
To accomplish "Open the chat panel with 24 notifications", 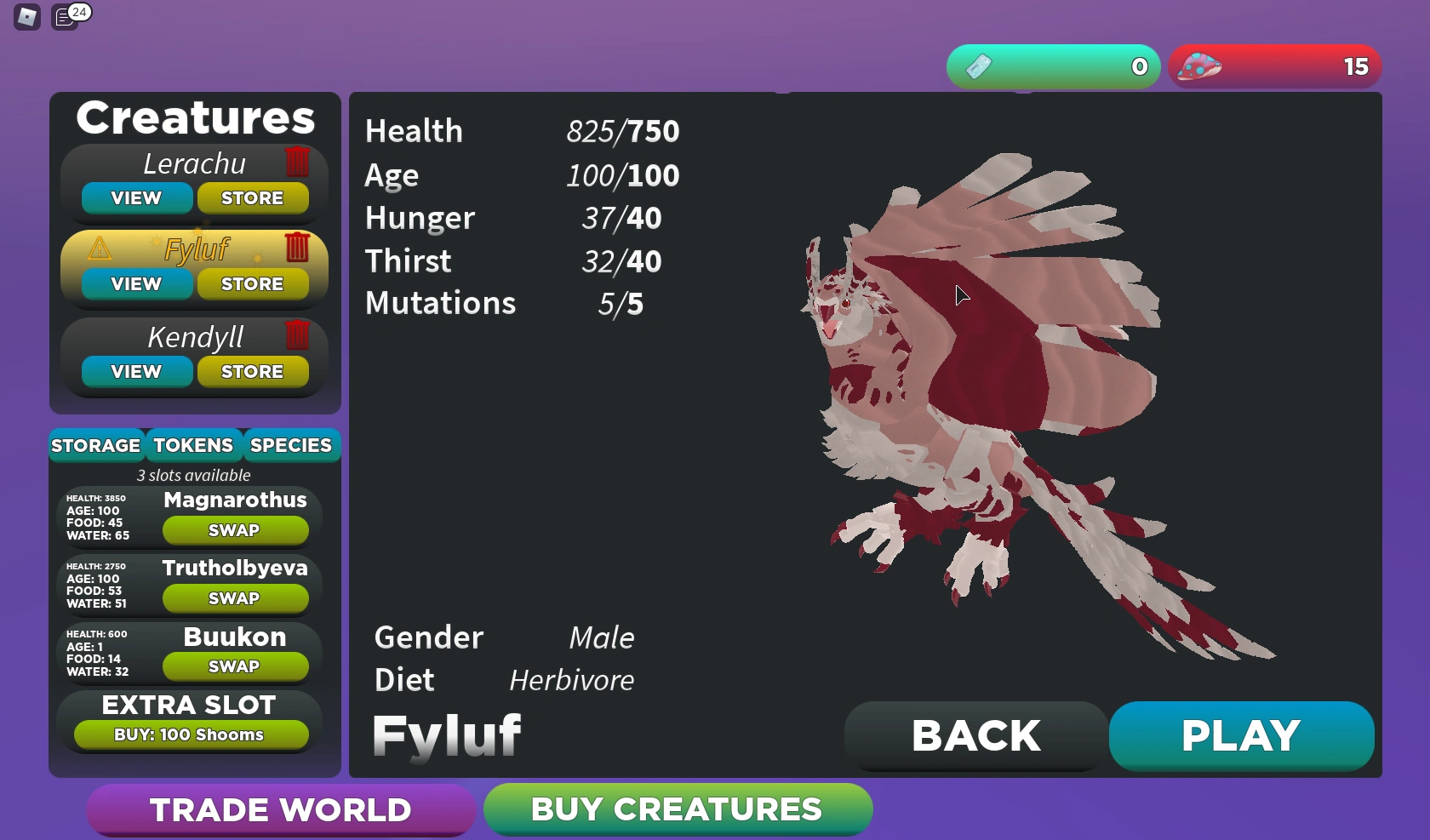I will 66,16.
